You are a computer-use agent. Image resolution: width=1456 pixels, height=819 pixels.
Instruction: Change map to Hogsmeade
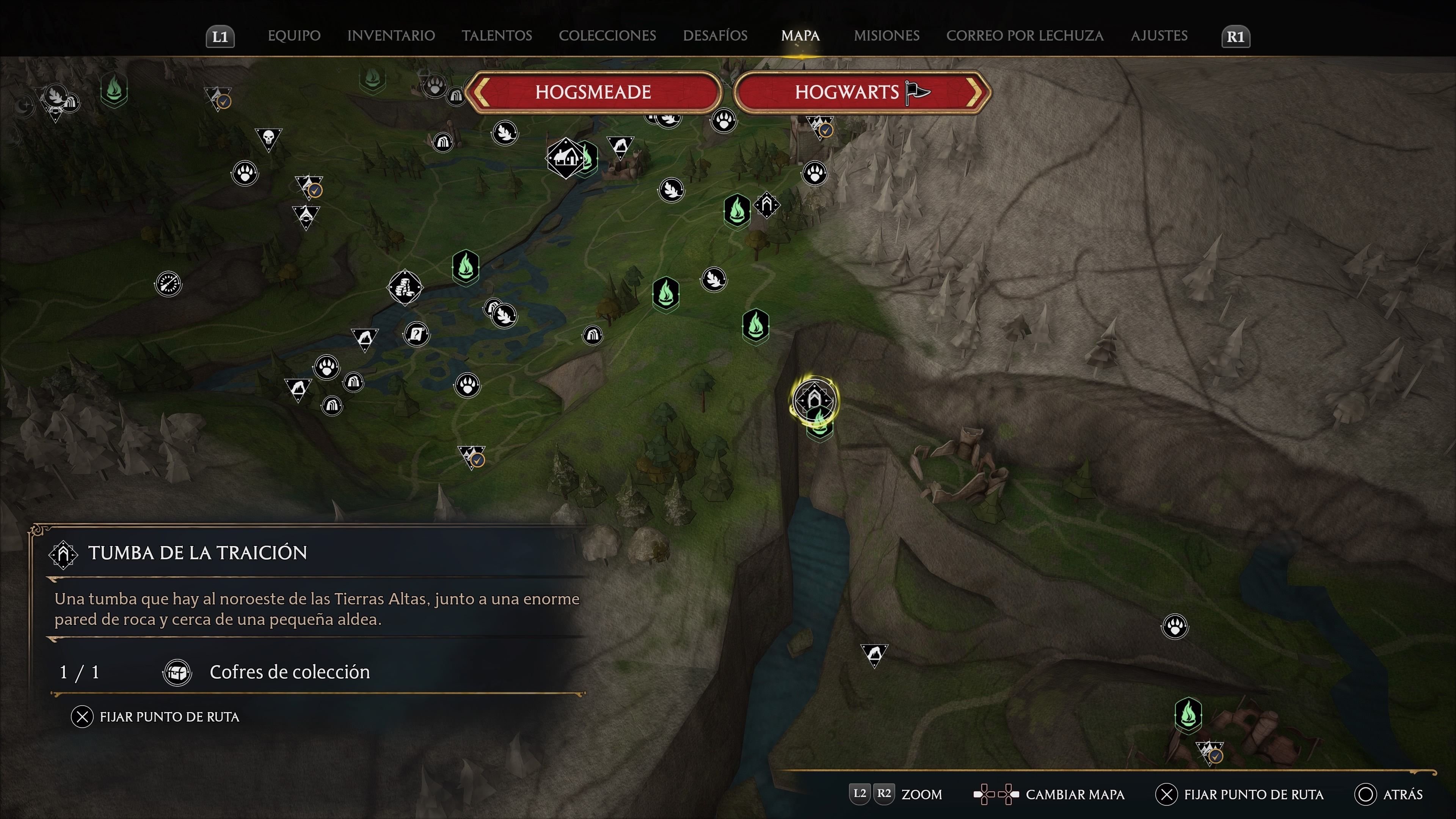[x=593, y=92]
